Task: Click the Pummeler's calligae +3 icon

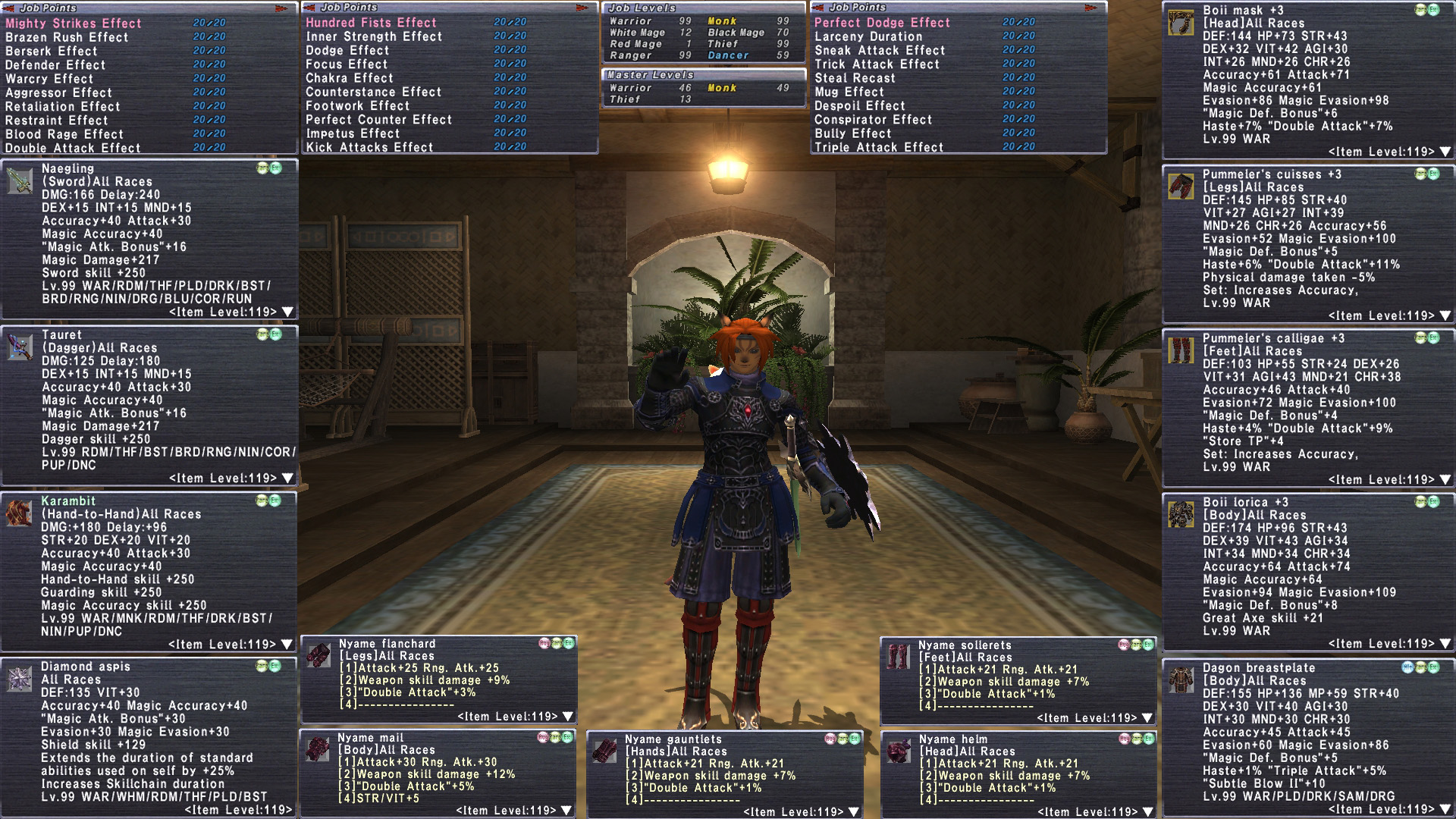Action: coord(1181,350)
